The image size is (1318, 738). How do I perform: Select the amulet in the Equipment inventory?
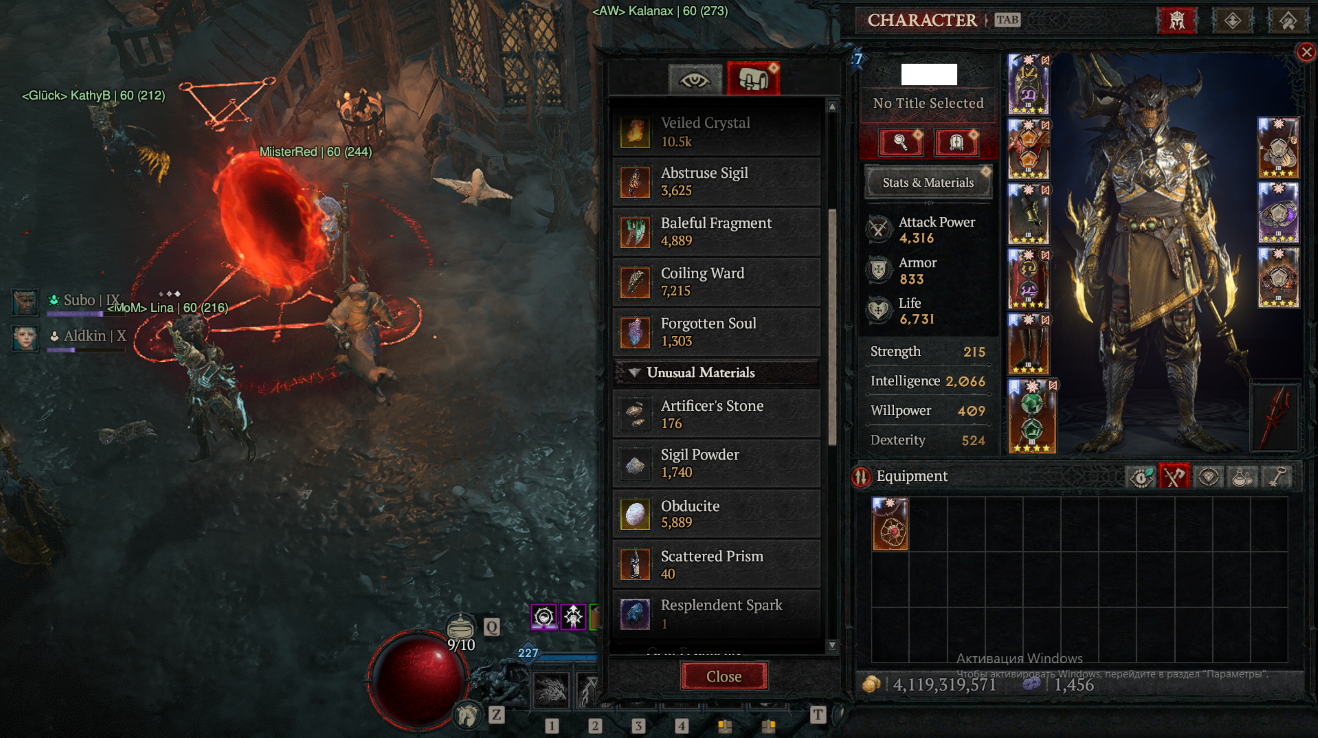click(890, 524)
